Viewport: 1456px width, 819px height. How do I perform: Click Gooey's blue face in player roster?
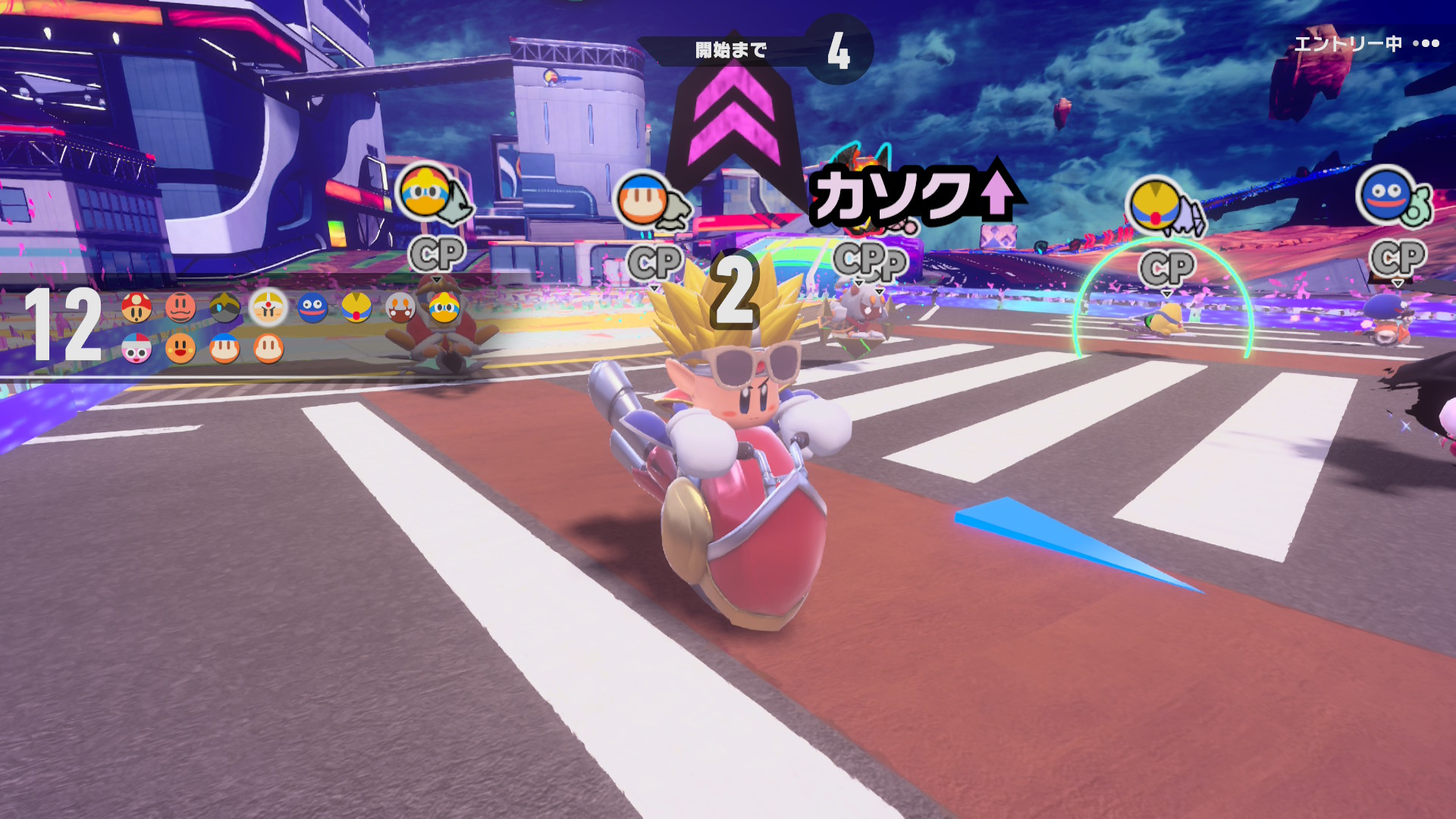pyautogui.click(x=312, y=307)
